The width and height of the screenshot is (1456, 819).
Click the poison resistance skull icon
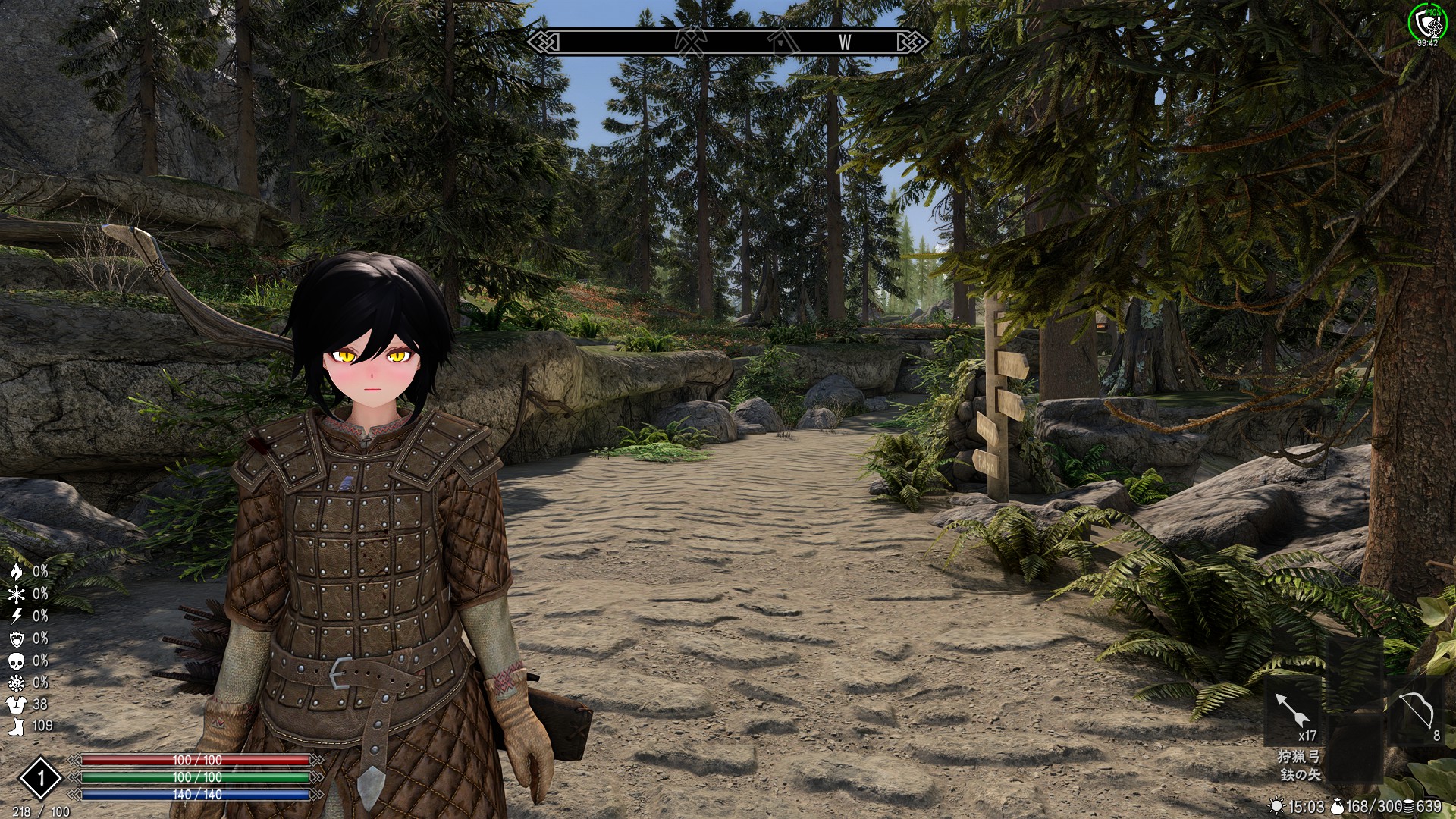[x=16, y=661]
